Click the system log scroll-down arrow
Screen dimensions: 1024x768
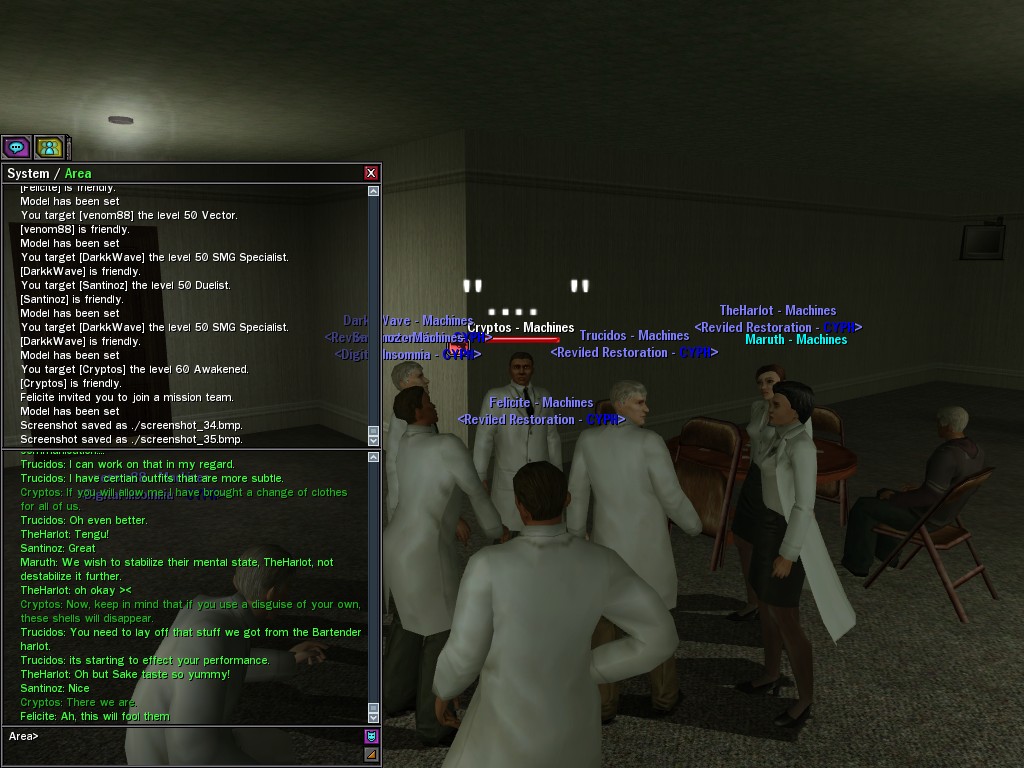coord(373,440)
